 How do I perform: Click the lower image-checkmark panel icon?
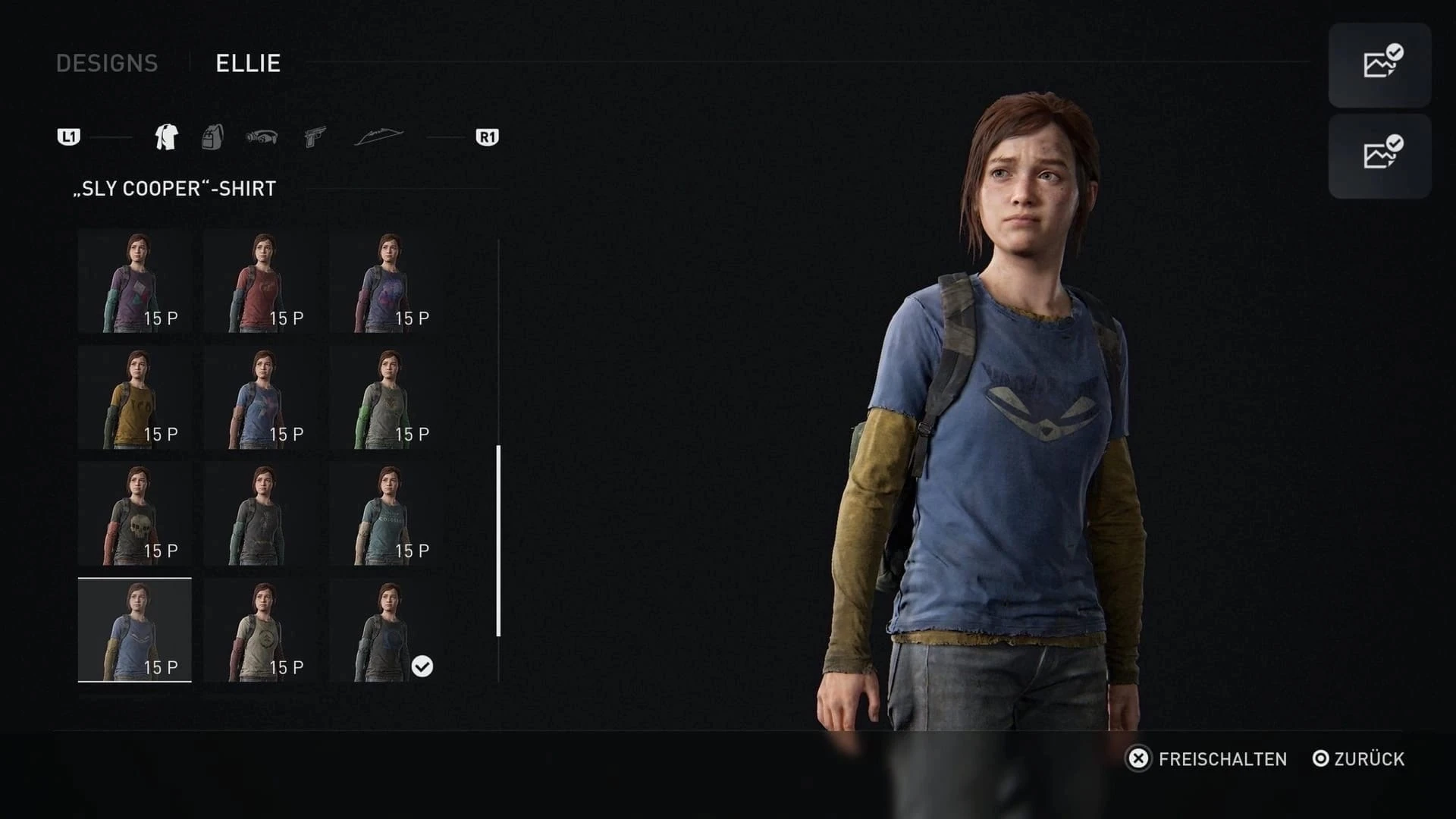1379,157
